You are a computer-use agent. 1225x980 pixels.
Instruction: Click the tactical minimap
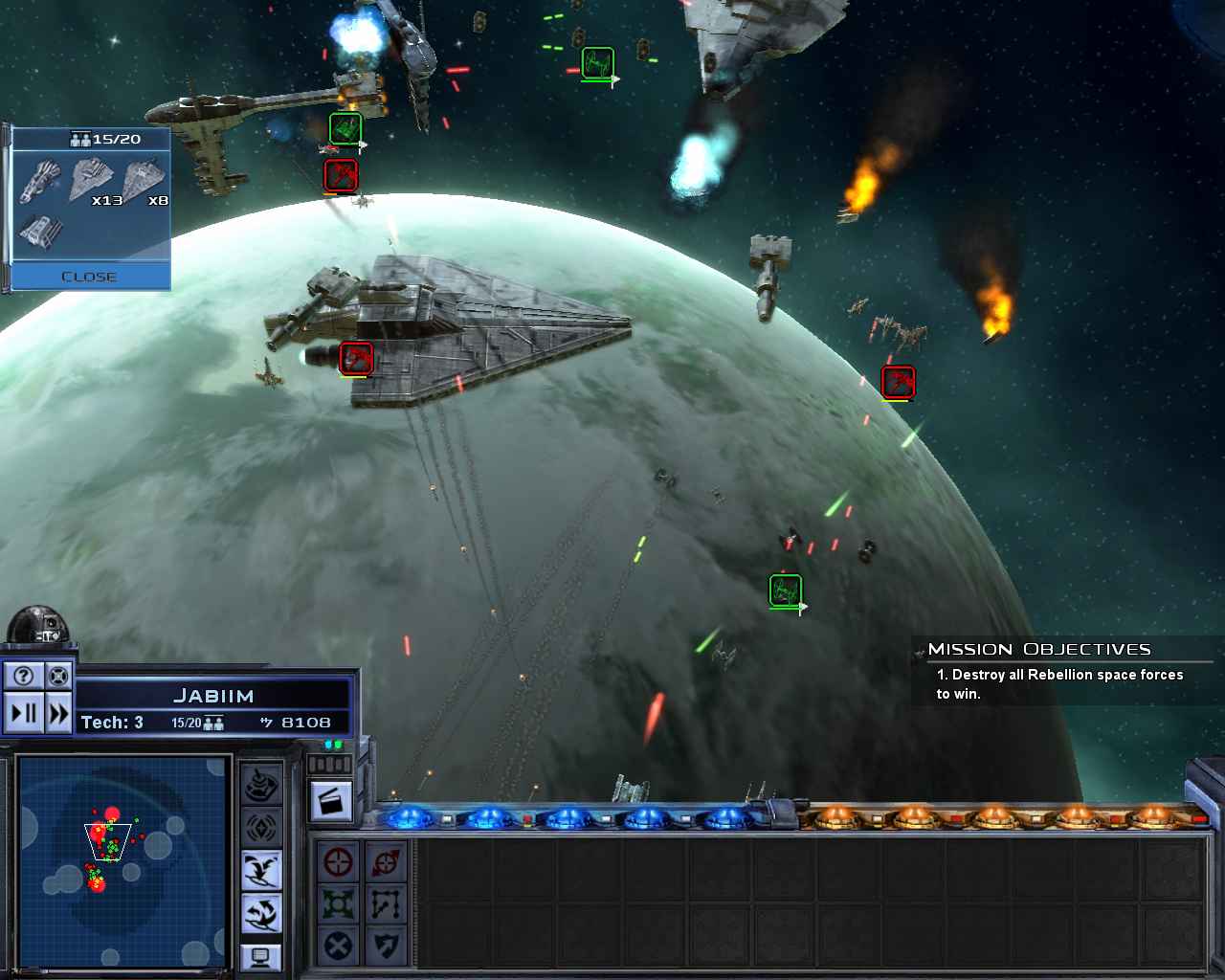point(122,860)
